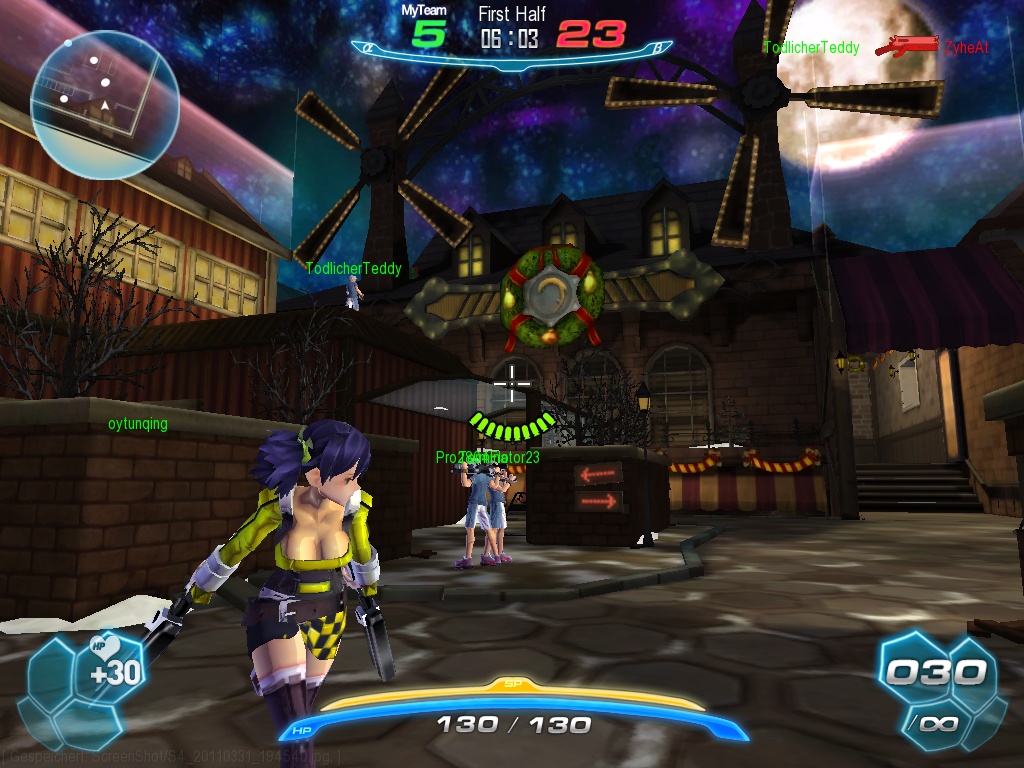This screenshot has width=1024, height=768.
Task: Select the HP +30 skill icon
Action: click(112, 667)
